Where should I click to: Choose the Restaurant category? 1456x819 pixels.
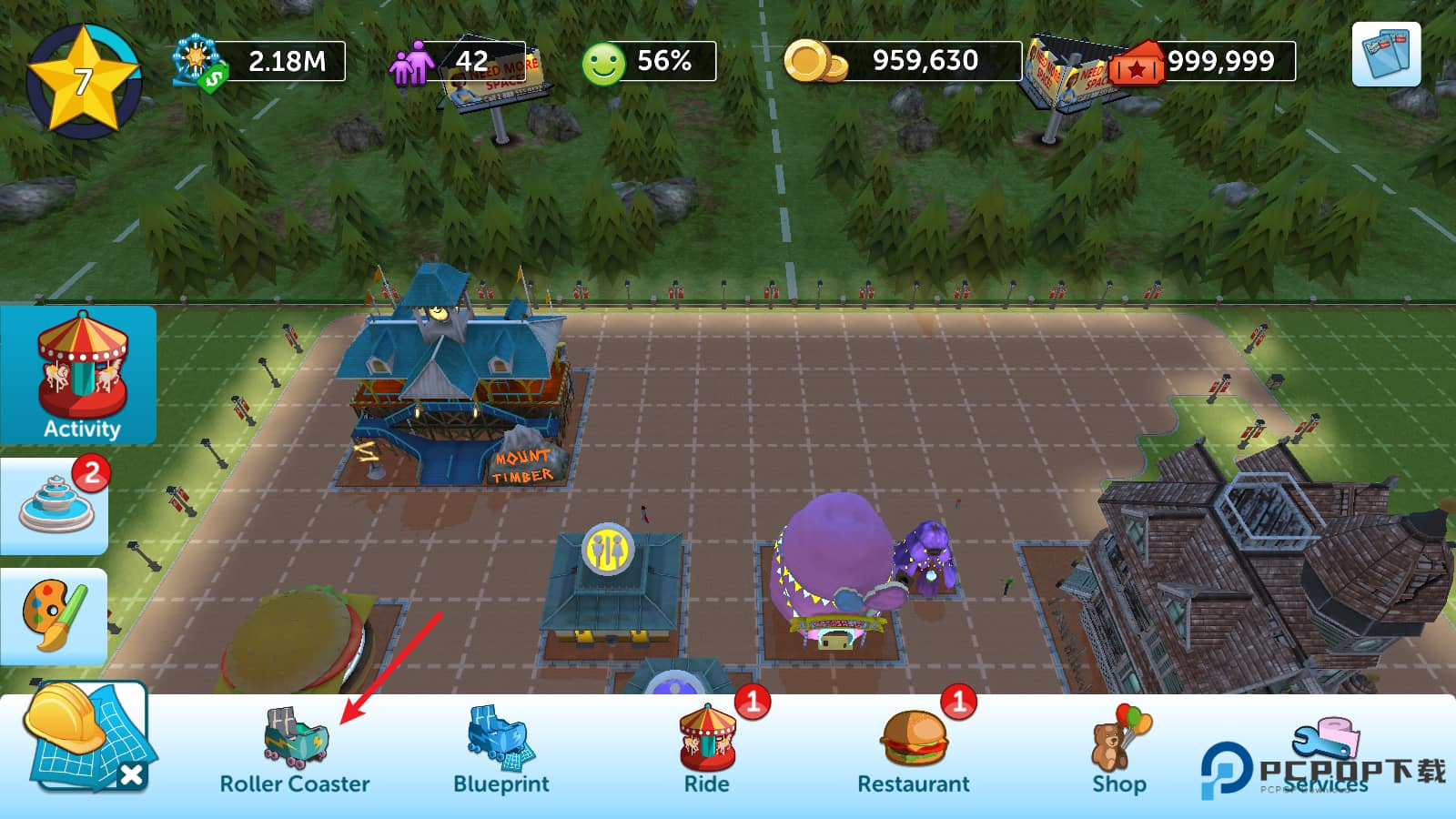[914, 751]
